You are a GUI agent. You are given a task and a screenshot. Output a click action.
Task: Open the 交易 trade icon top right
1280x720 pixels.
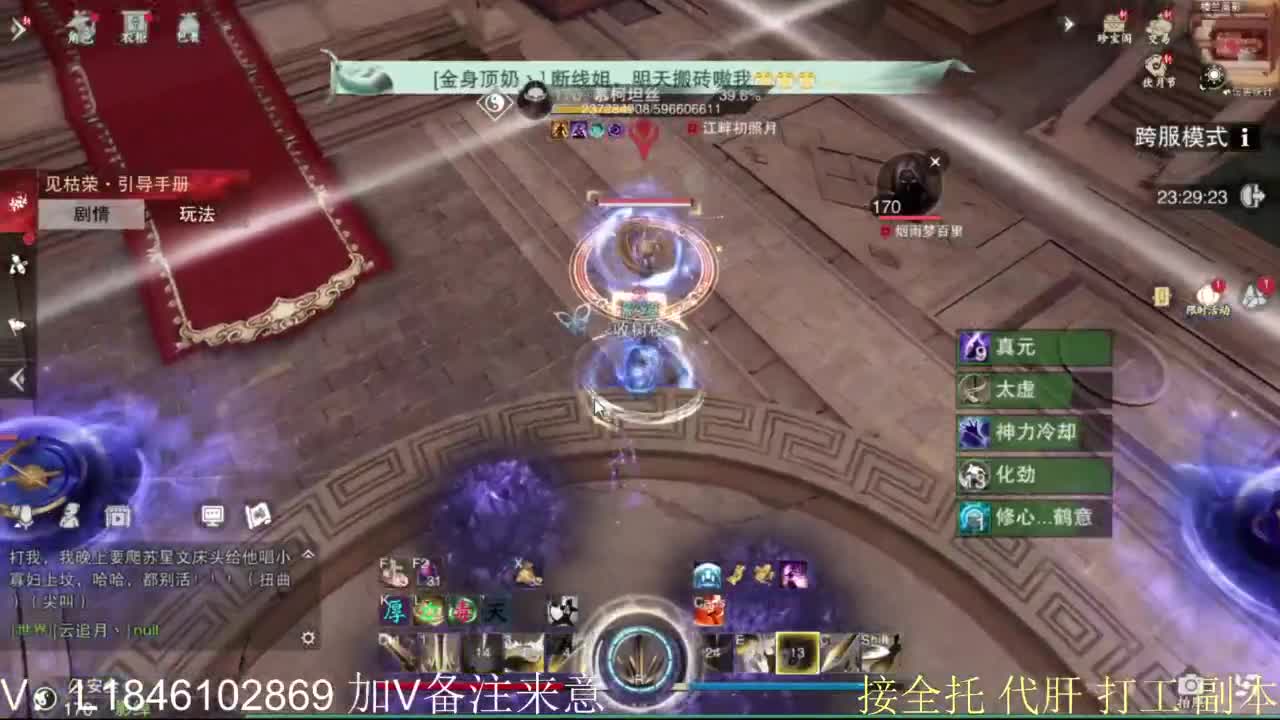(1160, 25)
